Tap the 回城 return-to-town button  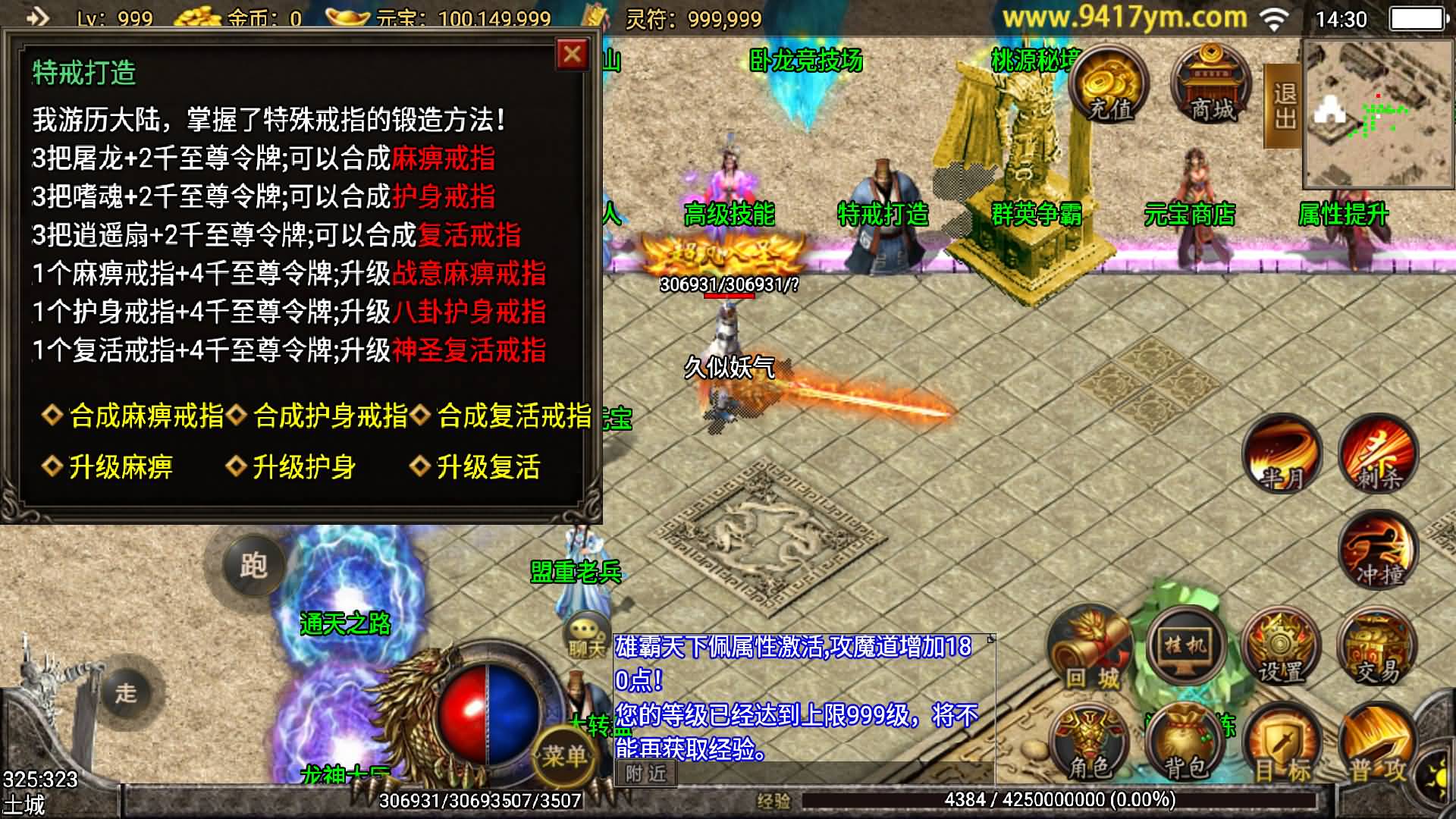(x=1090, y=652)
